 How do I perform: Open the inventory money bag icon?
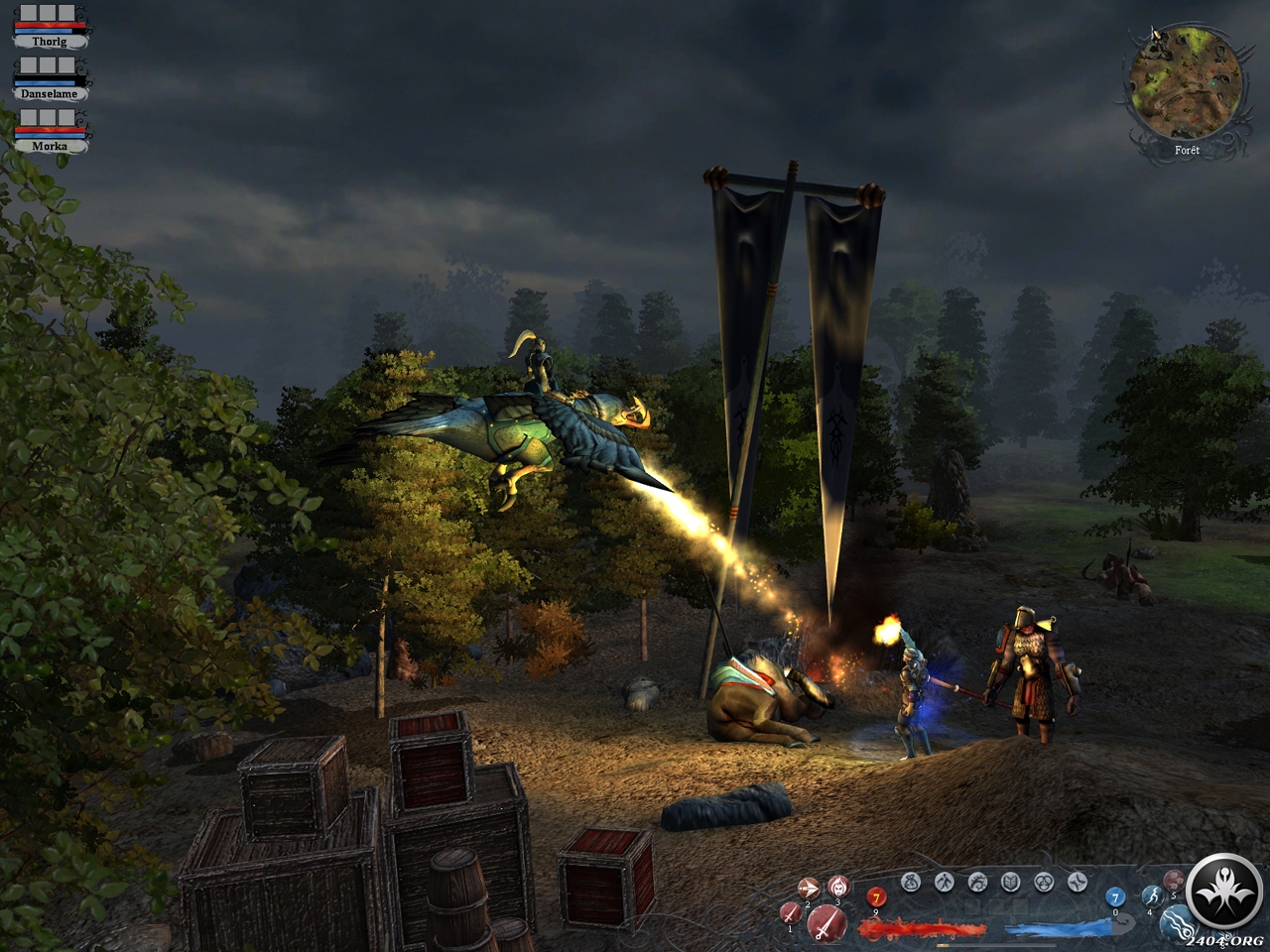coord(911,881)
